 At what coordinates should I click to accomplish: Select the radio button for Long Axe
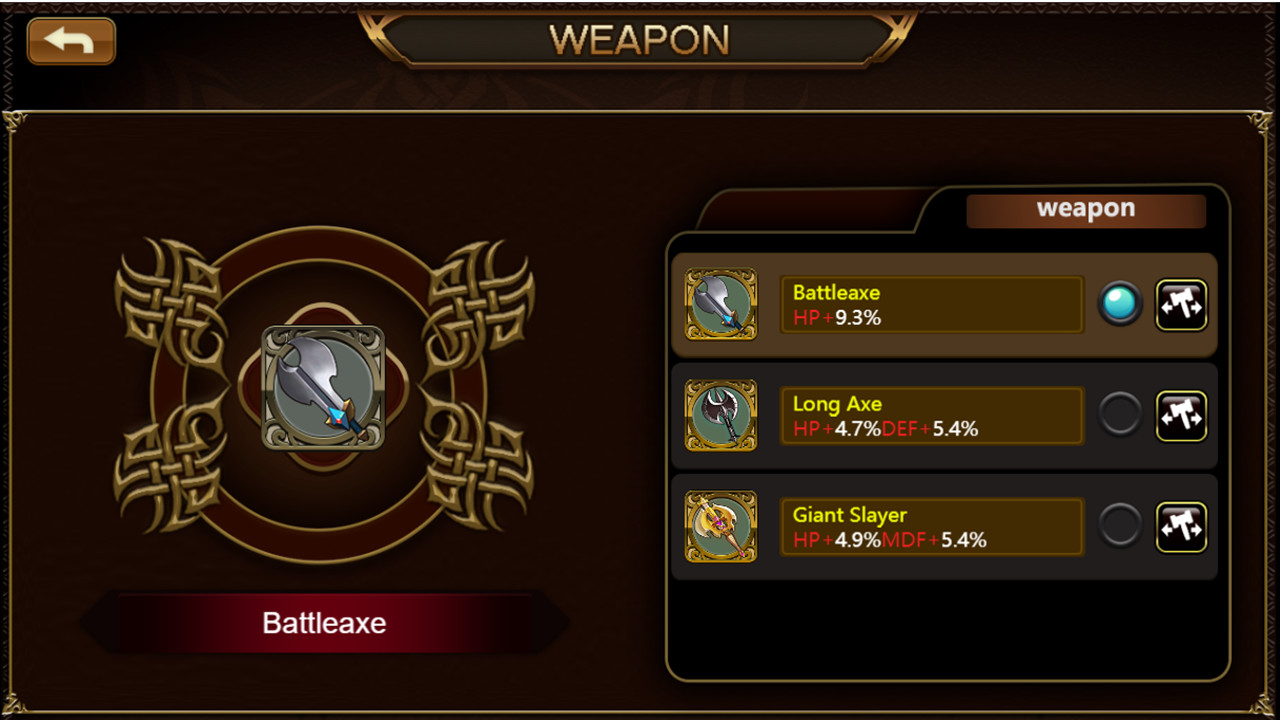click(1119, 416)
